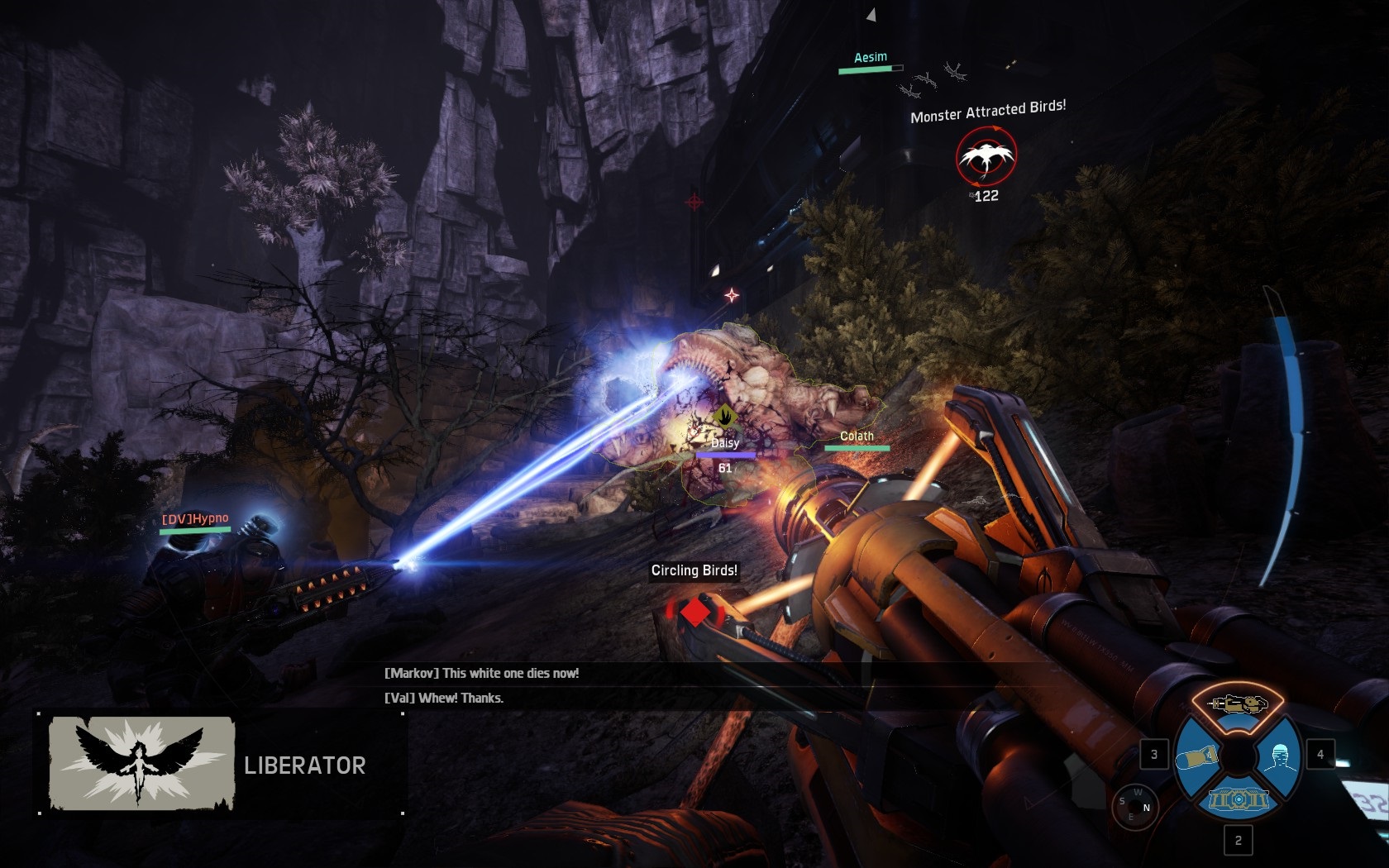Select Daisy's name tag marker

[724, 443]
